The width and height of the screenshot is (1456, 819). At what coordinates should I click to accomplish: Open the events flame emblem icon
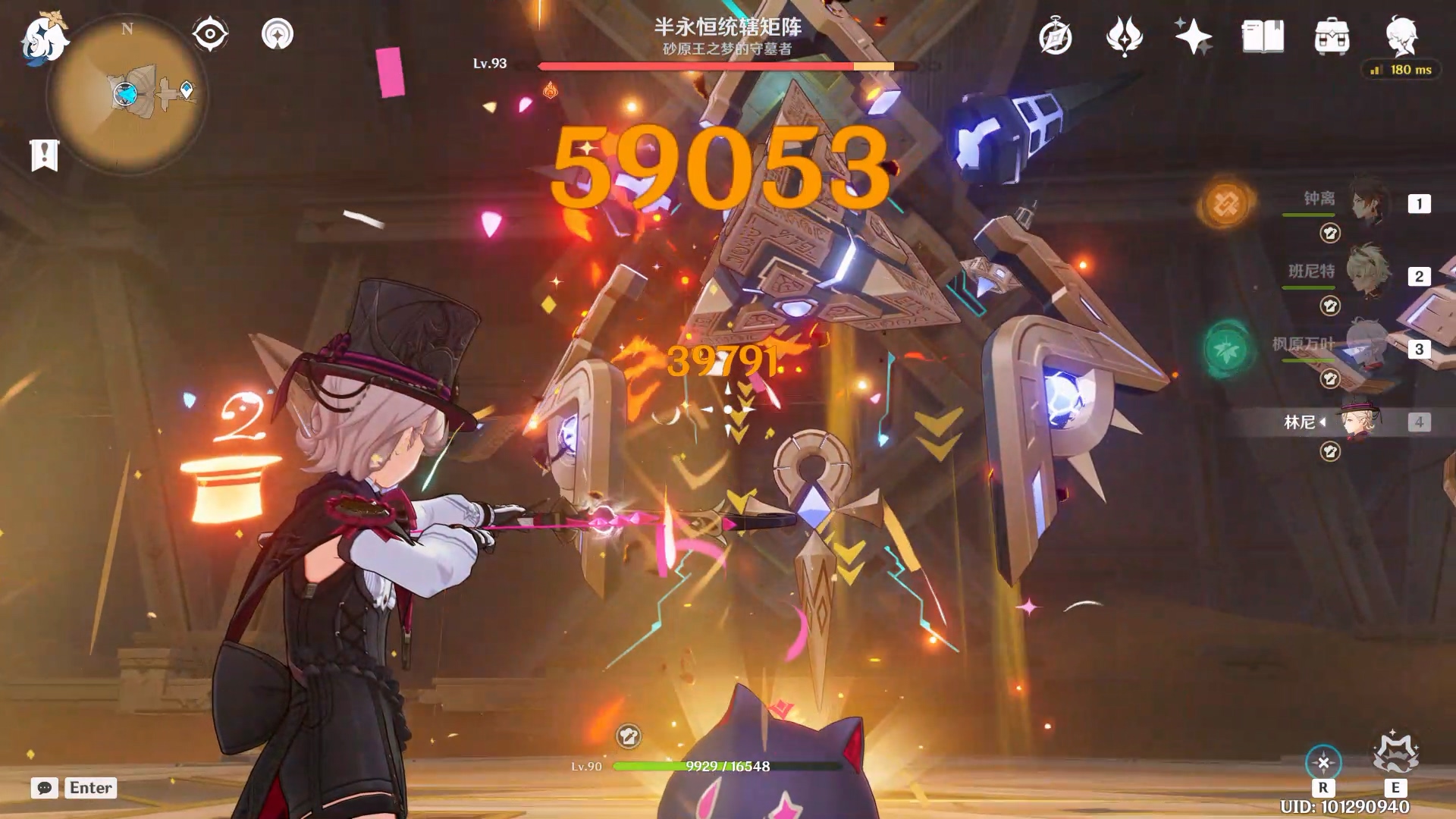pos(1124,37)
